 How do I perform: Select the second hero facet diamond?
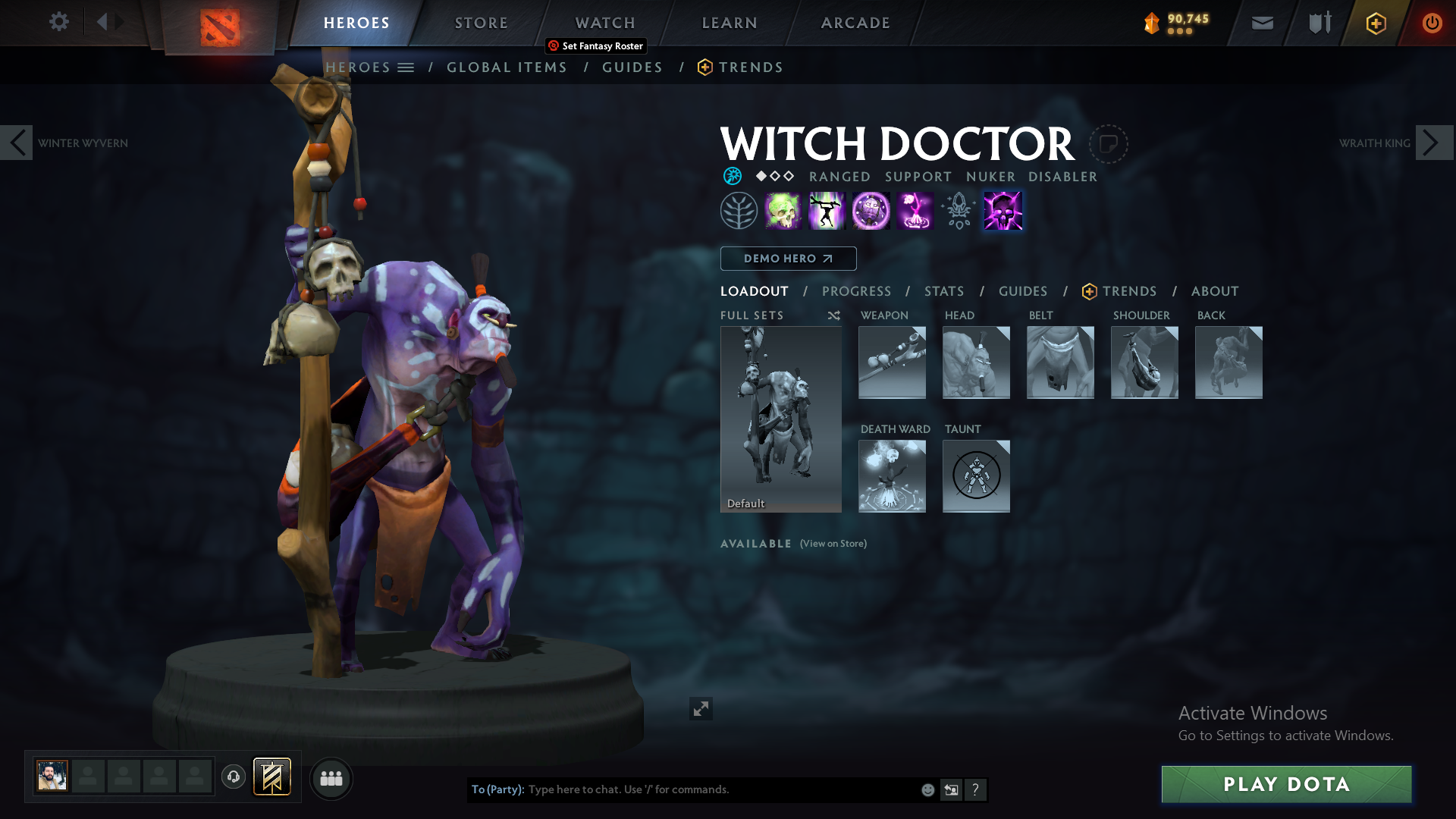(775, 176)
